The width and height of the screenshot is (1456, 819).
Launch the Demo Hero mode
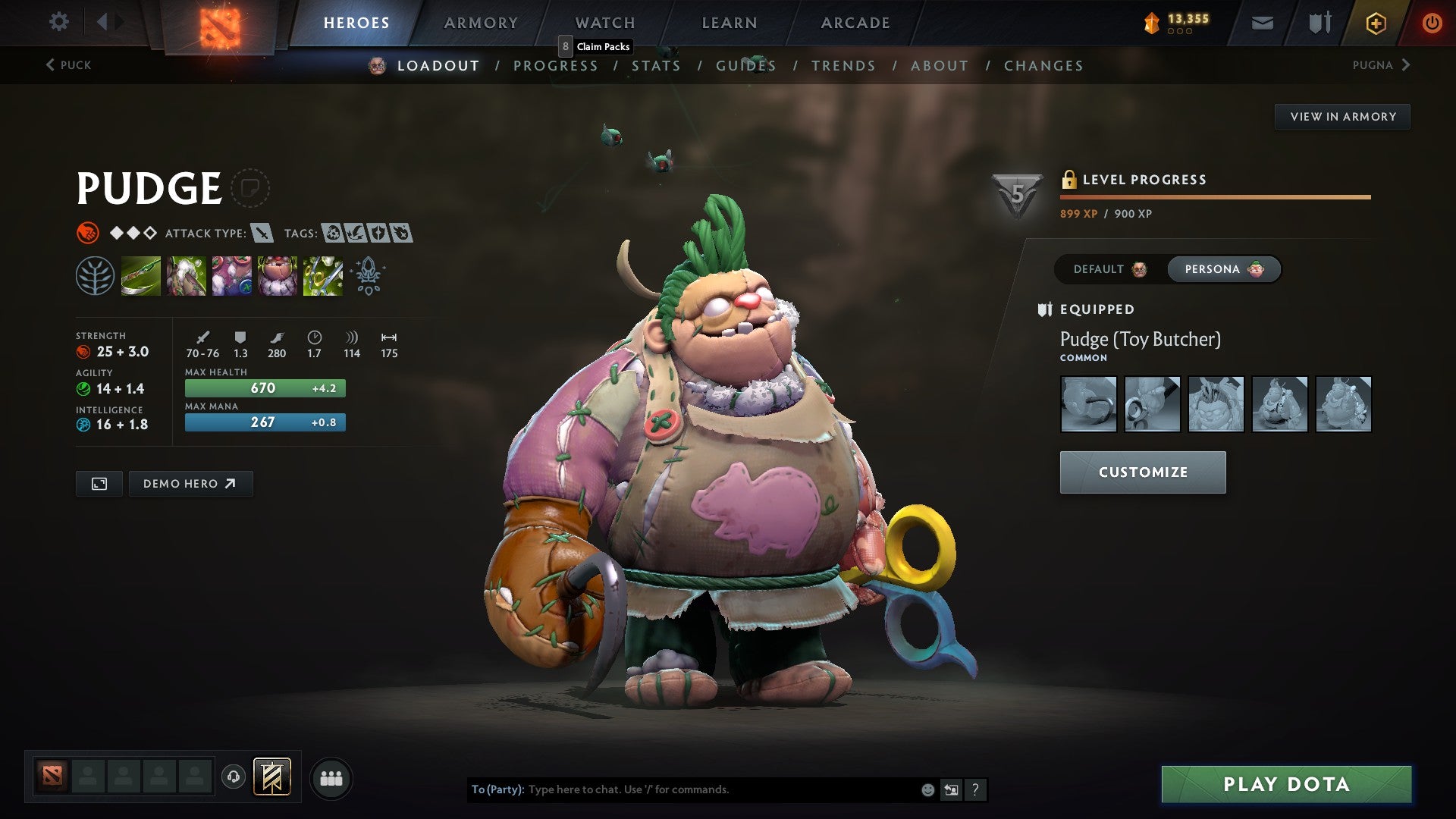(x=190, y=484)
